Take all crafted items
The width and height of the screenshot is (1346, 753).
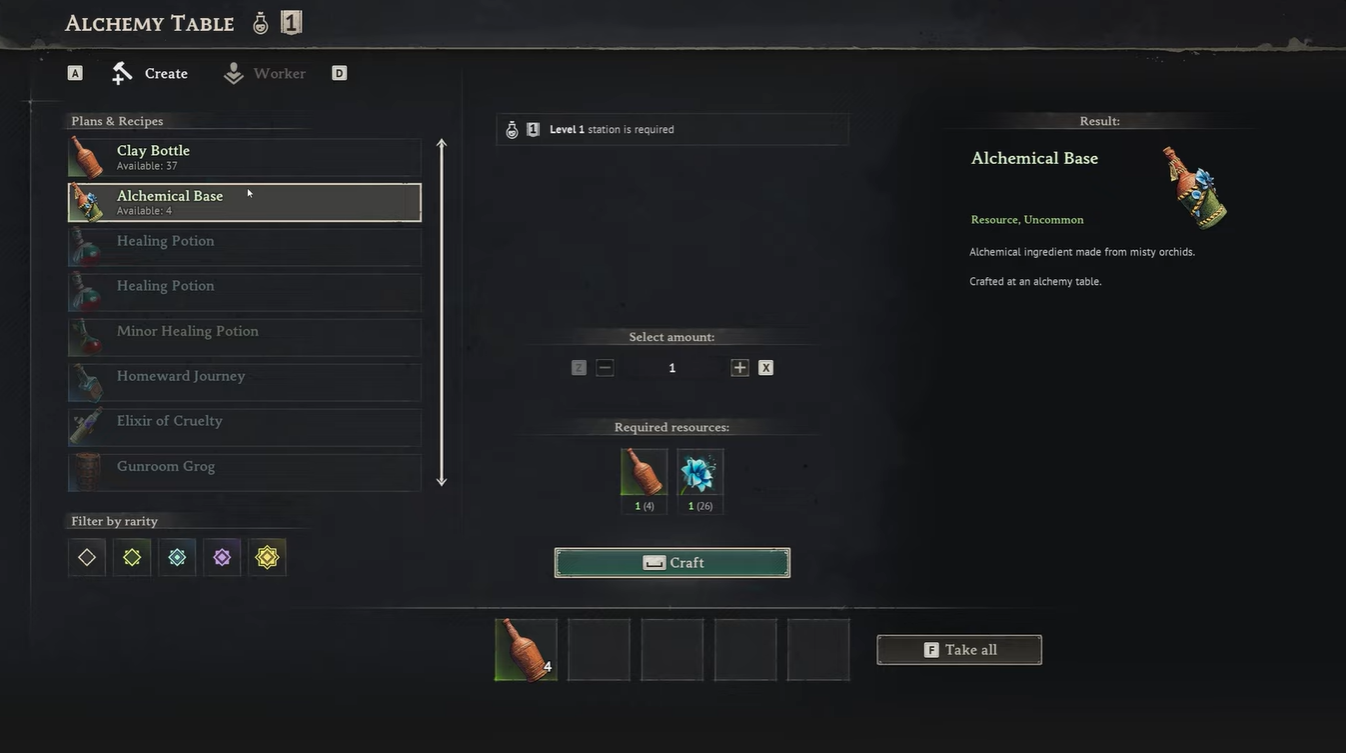tap(959, 650)
